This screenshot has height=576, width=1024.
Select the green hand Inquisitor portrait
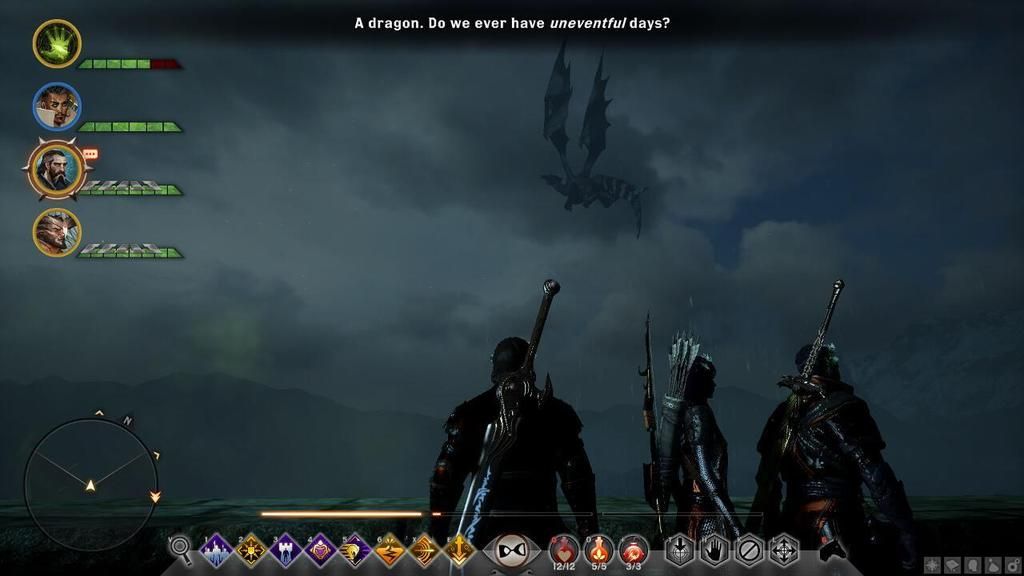[x=57, y=44]
